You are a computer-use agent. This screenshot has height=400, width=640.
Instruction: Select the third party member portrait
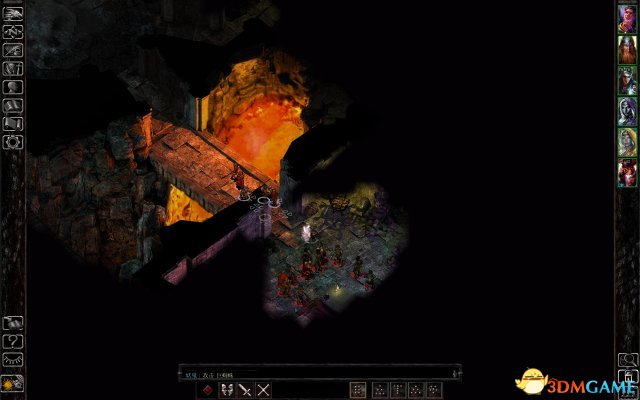tap(627, 80)
